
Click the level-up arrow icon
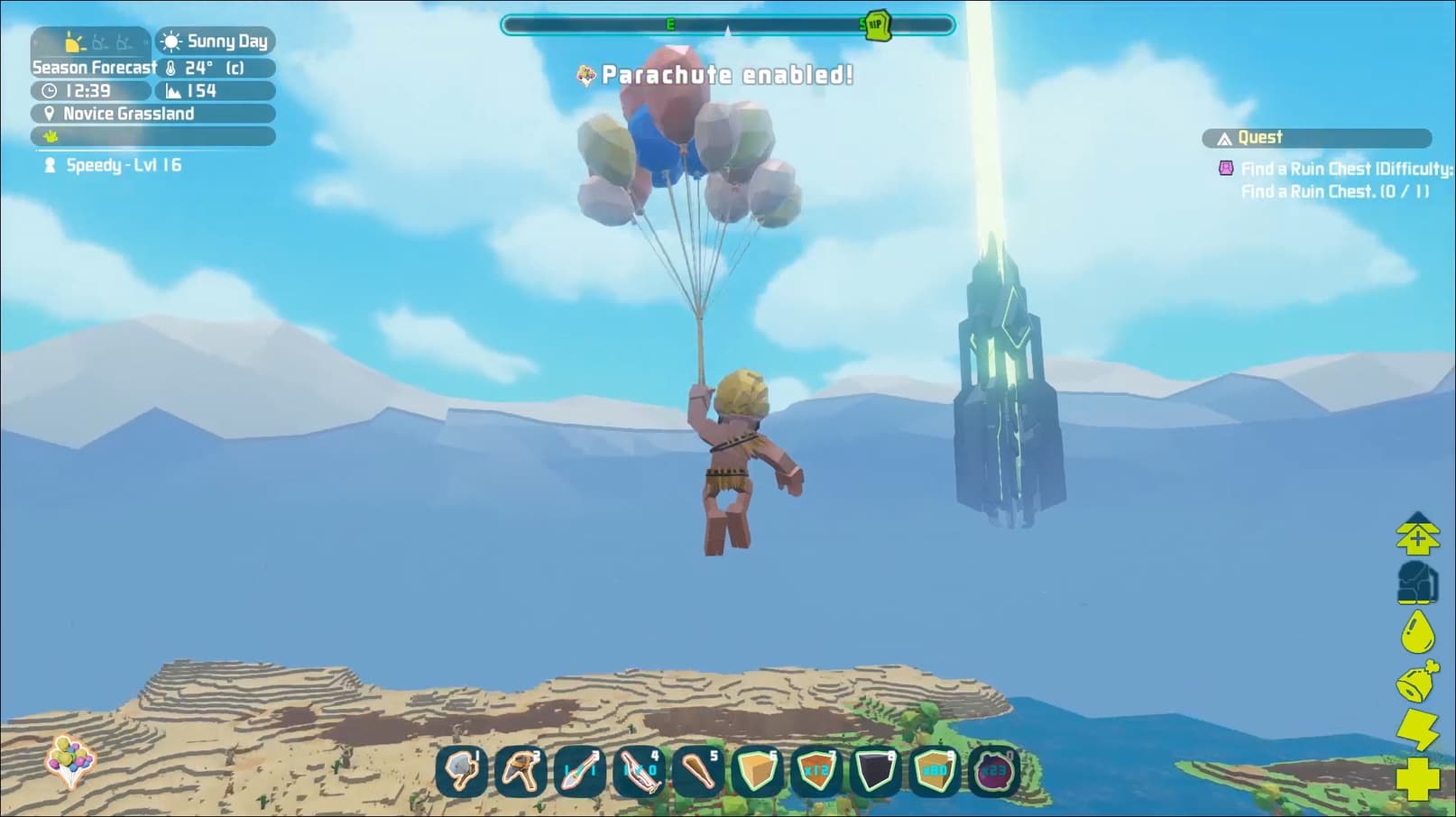(1417, 534)
